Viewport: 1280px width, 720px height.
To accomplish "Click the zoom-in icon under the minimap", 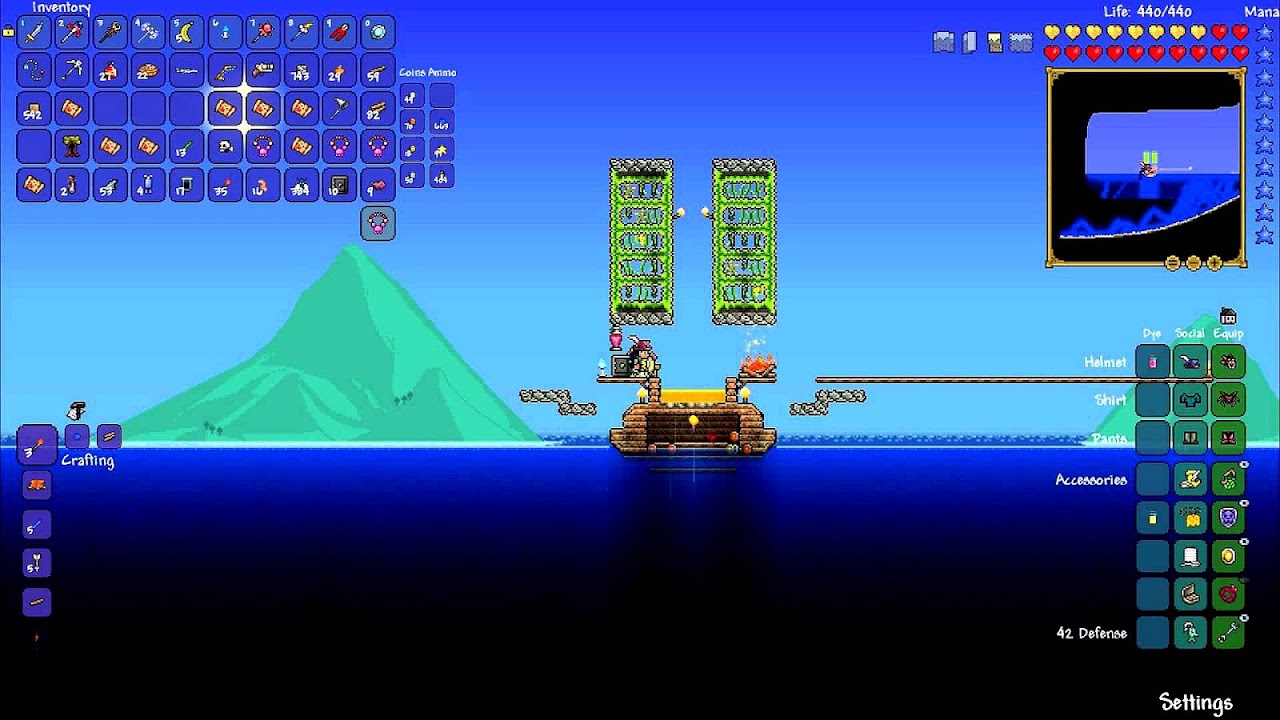I will click(x=1214, y=263).
